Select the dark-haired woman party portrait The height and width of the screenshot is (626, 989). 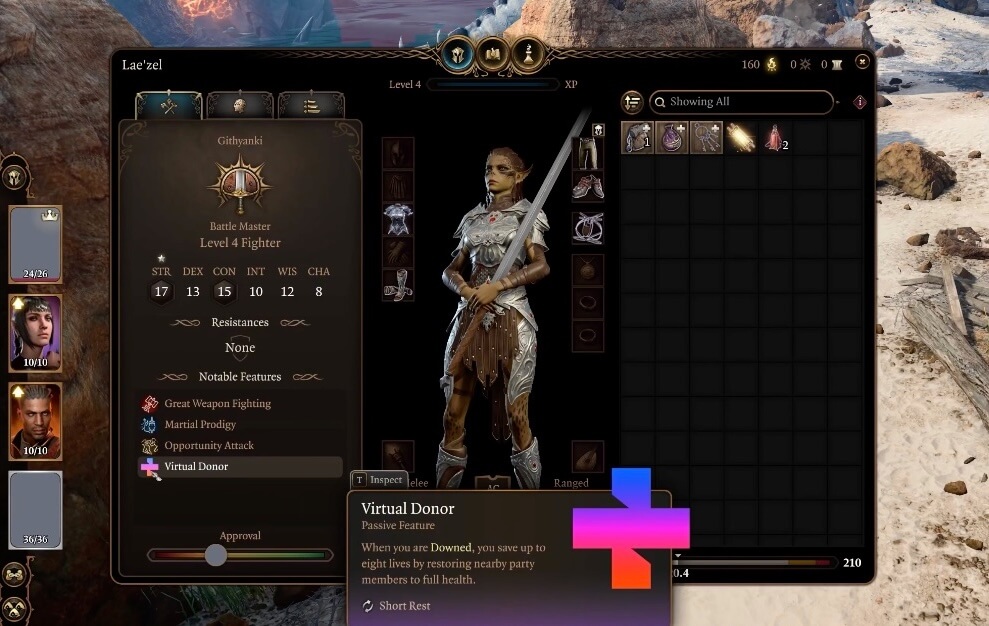click(35, 332)
